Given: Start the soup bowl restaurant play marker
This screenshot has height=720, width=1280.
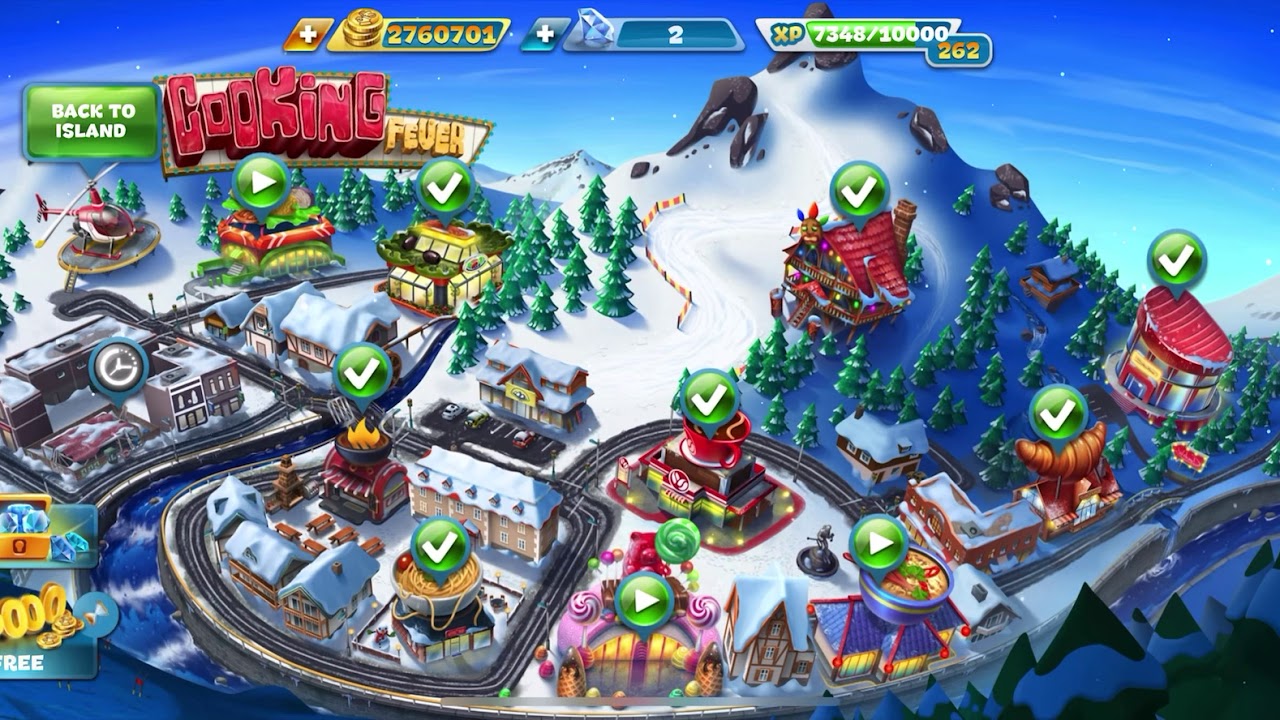Looking at the screenshot, I should click(878, 544).
